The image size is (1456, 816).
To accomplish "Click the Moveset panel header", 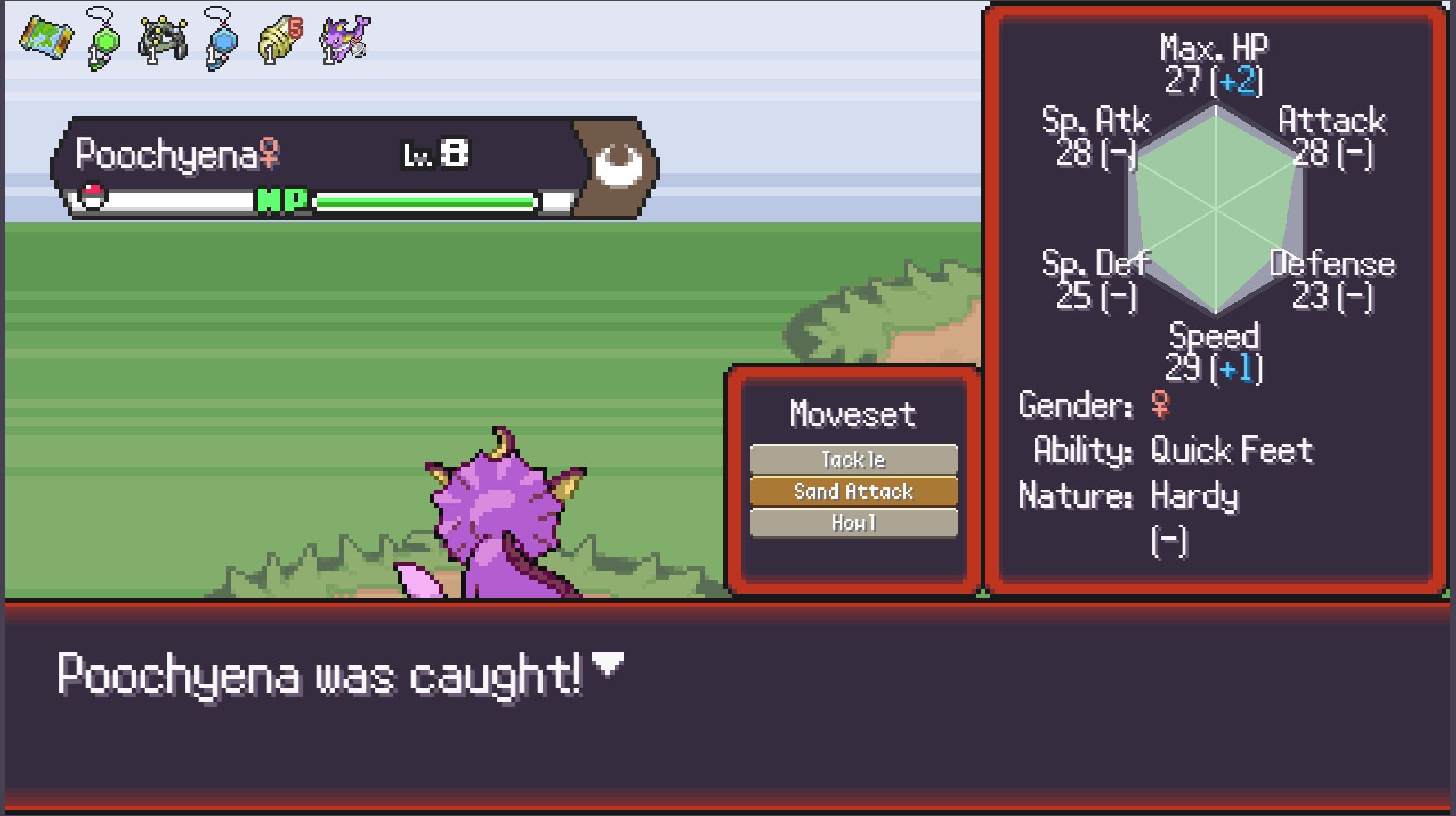I will [x=853, y=413].
